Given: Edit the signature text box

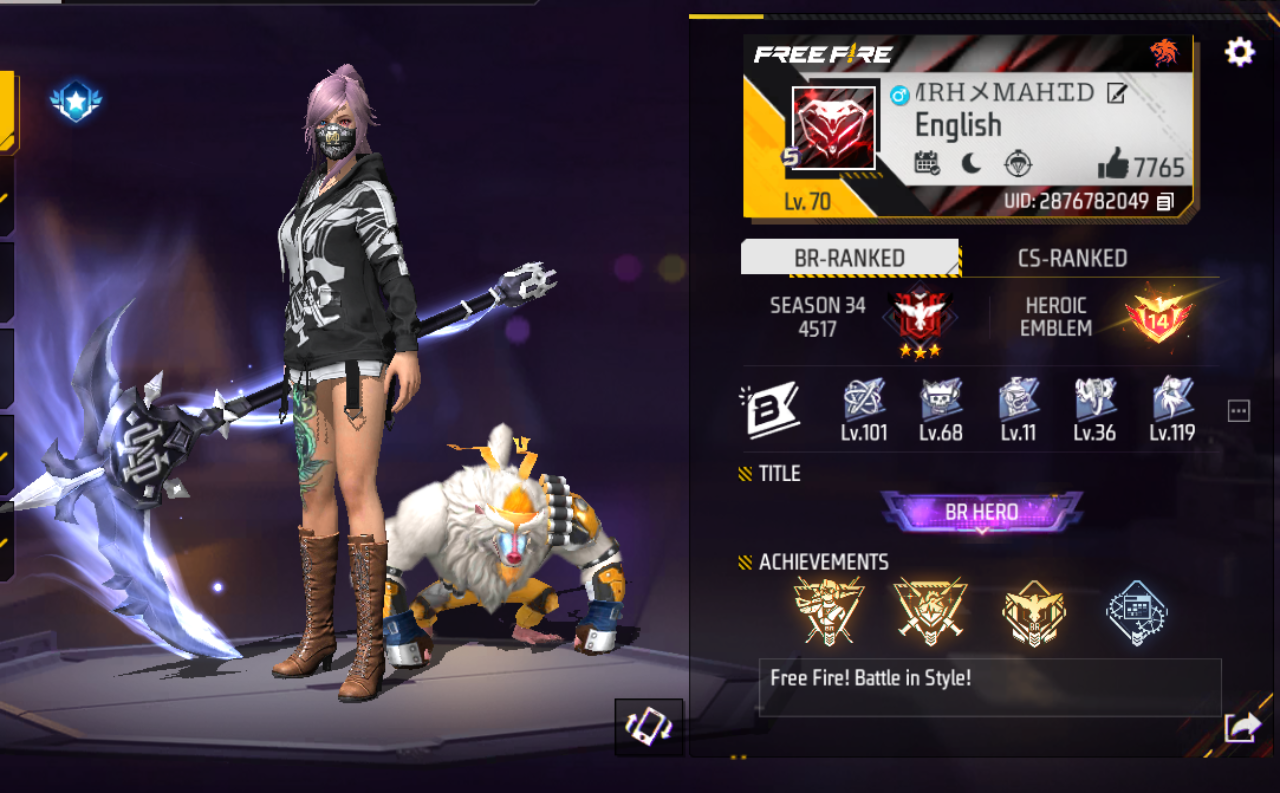Looking at the screenshot, I should (x=989, y=686).
